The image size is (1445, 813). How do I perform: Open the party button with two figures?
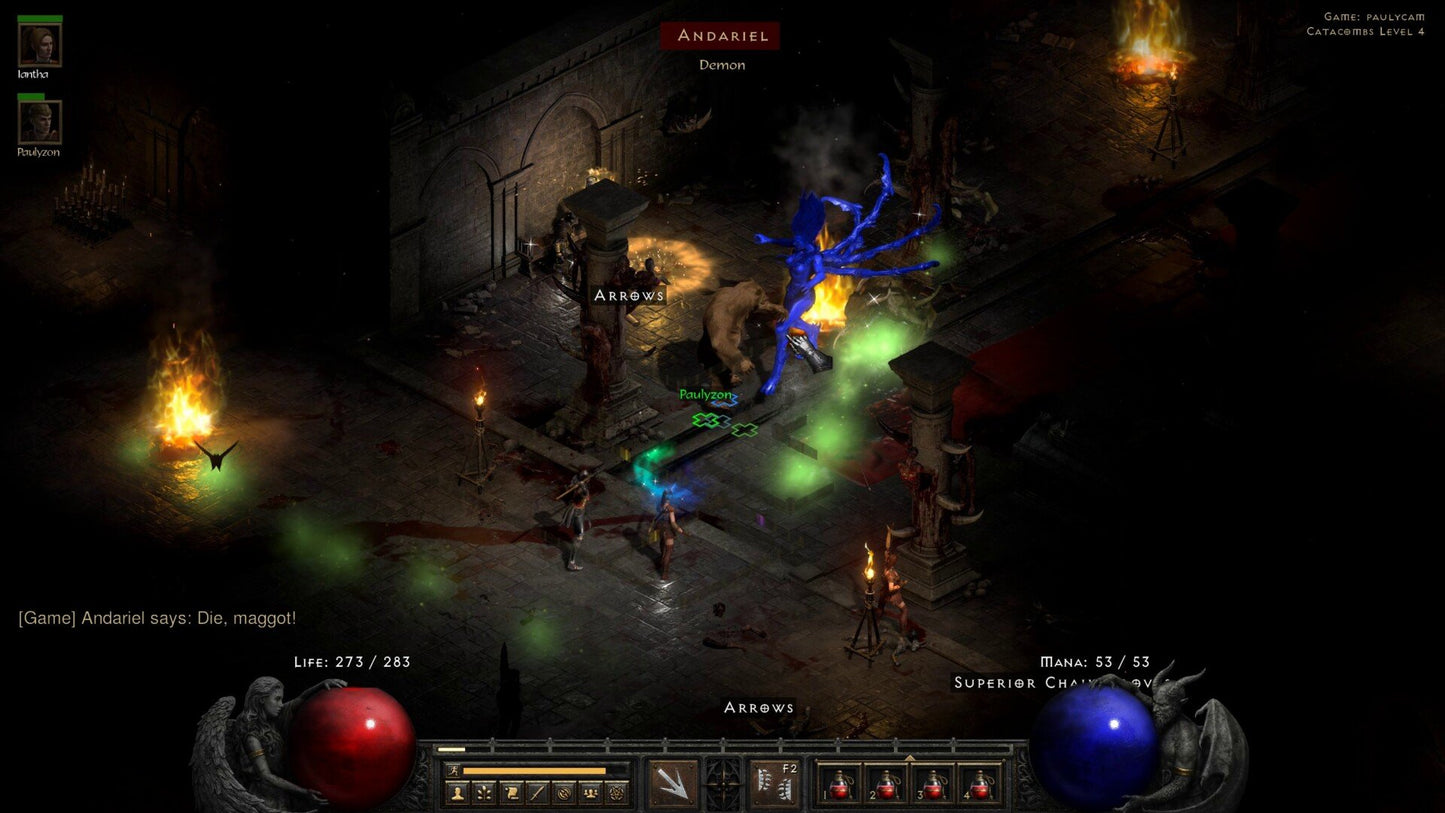point(590,793)
